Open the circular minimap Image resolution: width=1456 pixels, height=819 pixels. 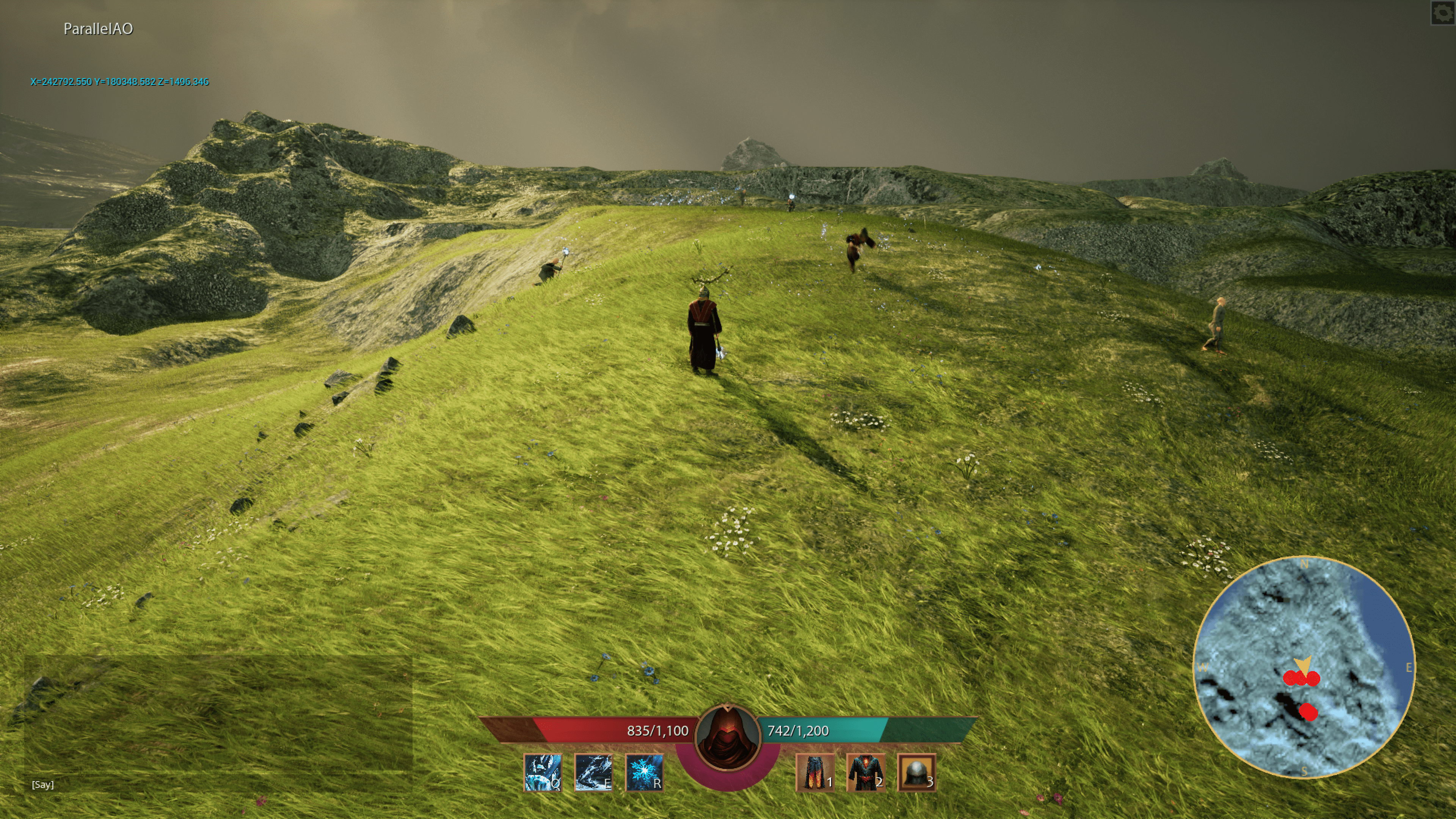pyautogui.click(x=1304, y=667)
